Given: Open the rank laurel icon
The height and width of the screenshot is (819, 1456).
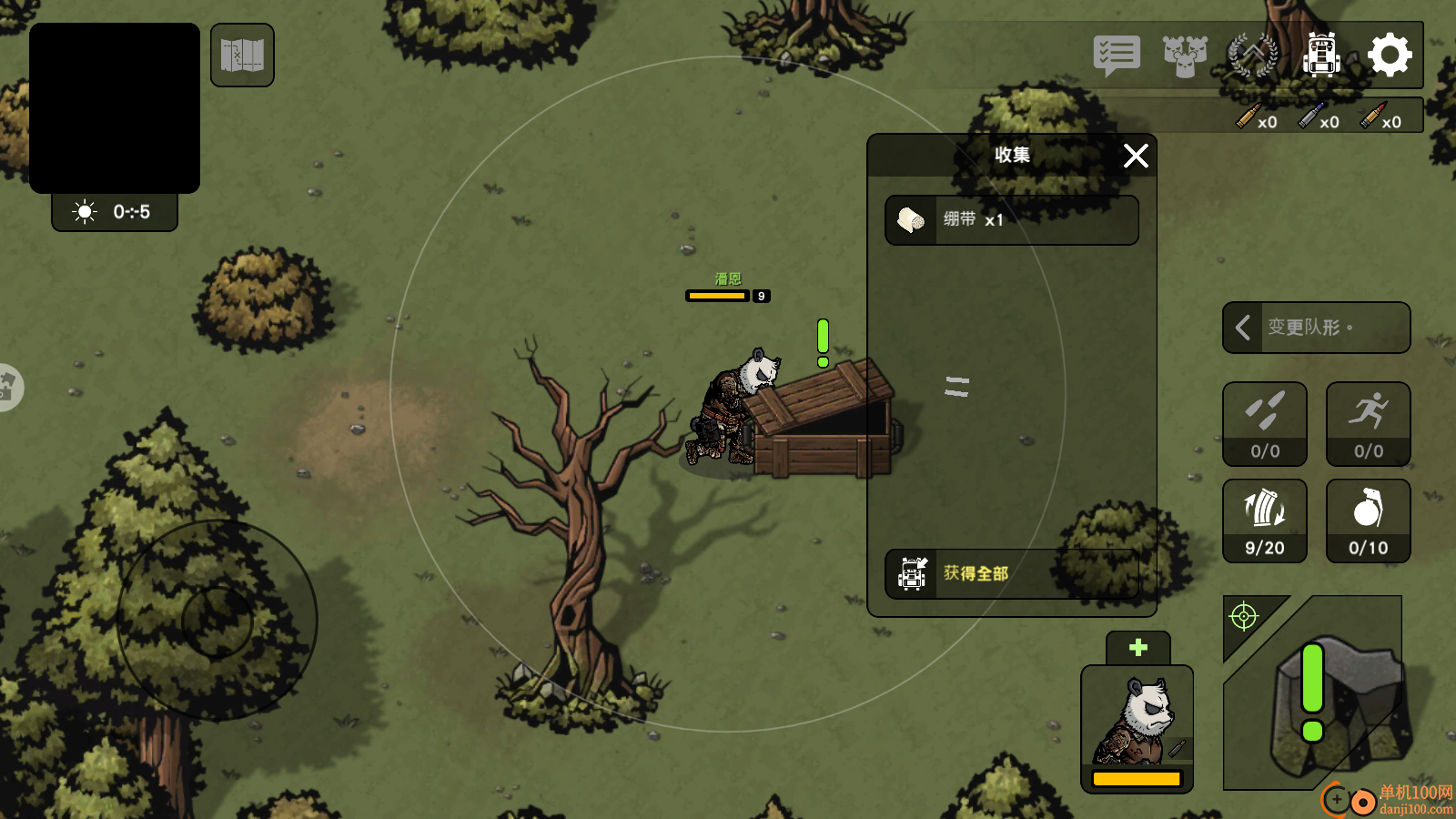Looking at the screenshot, I should coord(1253,56).
